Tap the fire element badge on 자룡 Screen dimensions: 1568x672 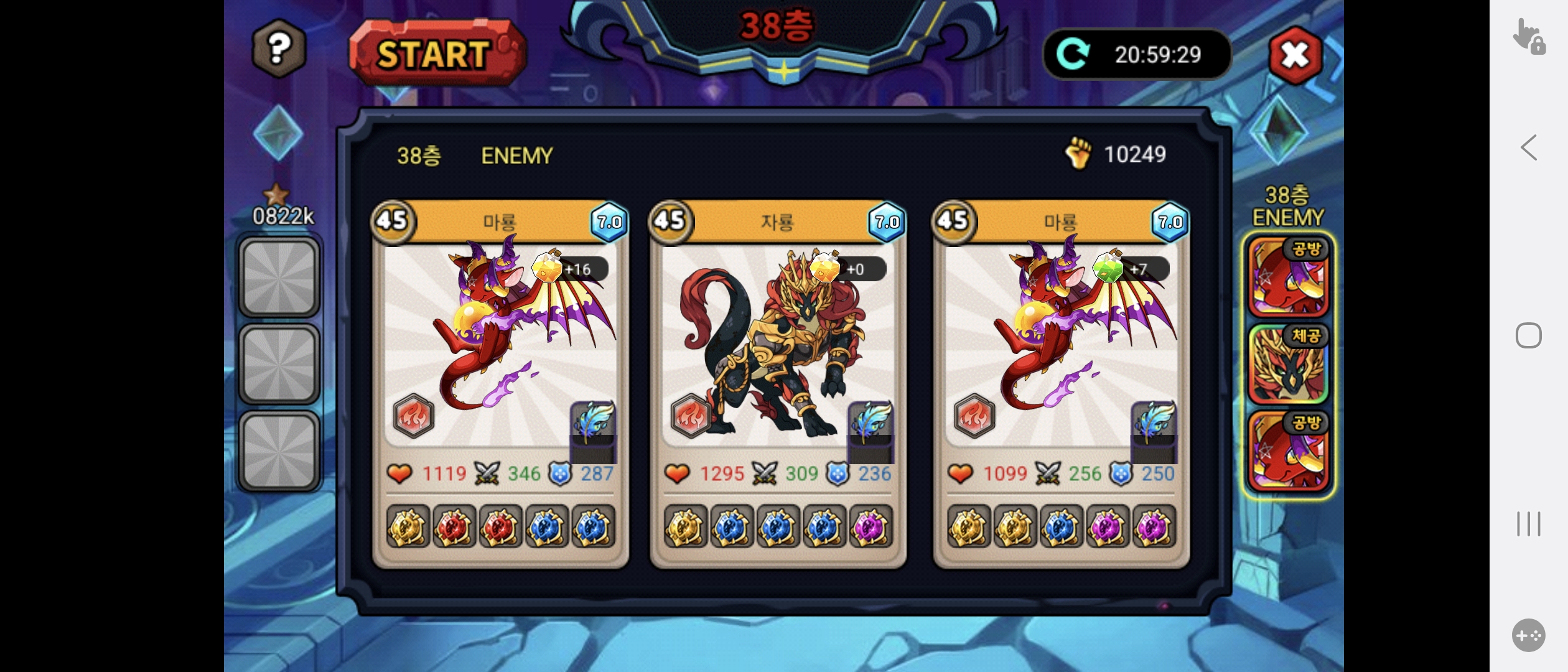click(x=691, y=416)
